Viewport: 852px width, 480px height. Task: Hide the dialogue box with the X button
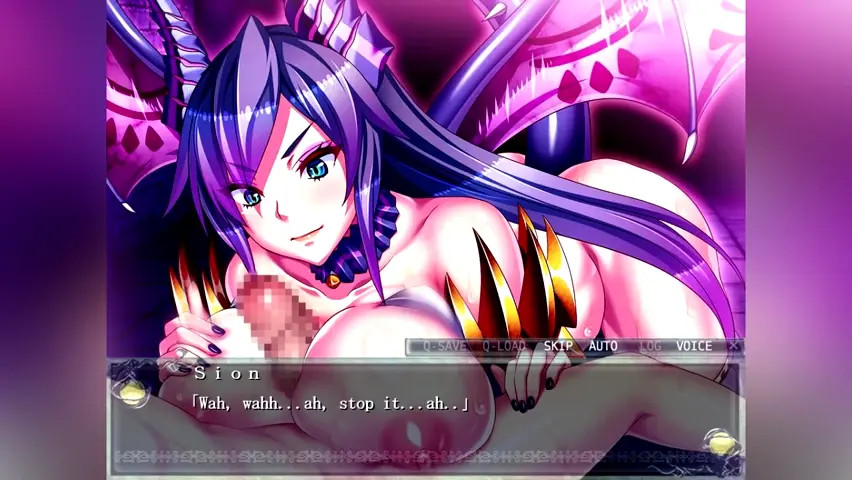[733, 346]
